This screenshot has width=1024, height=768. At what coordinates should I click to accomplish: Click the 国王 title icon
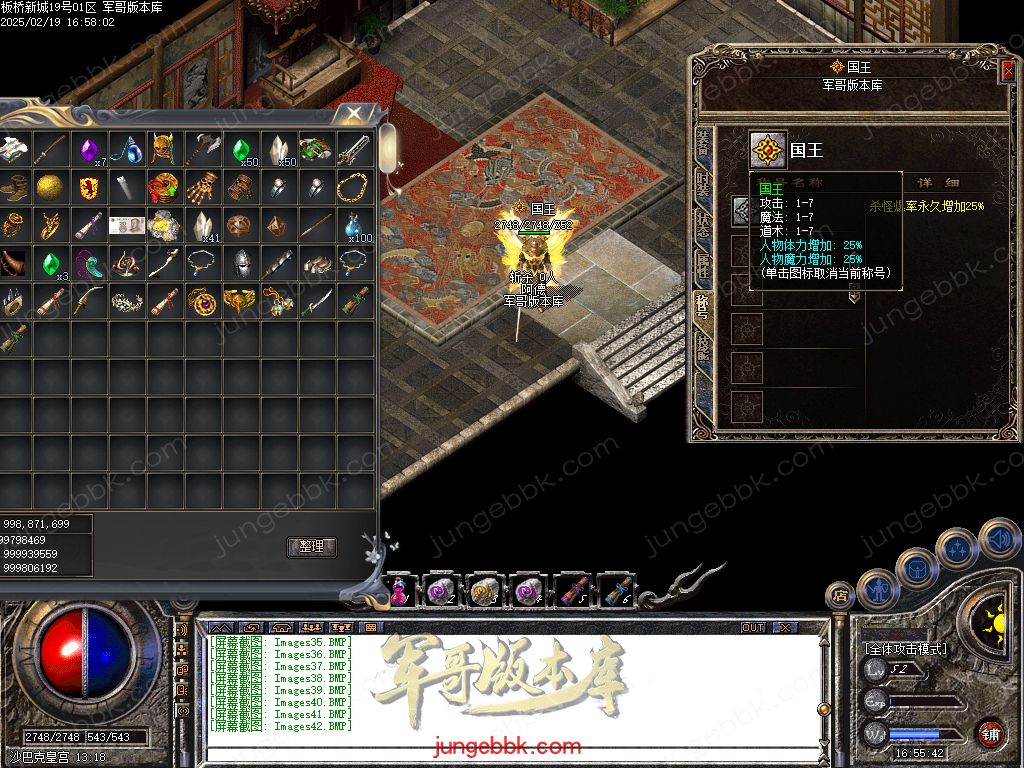[x=768, y=150]
